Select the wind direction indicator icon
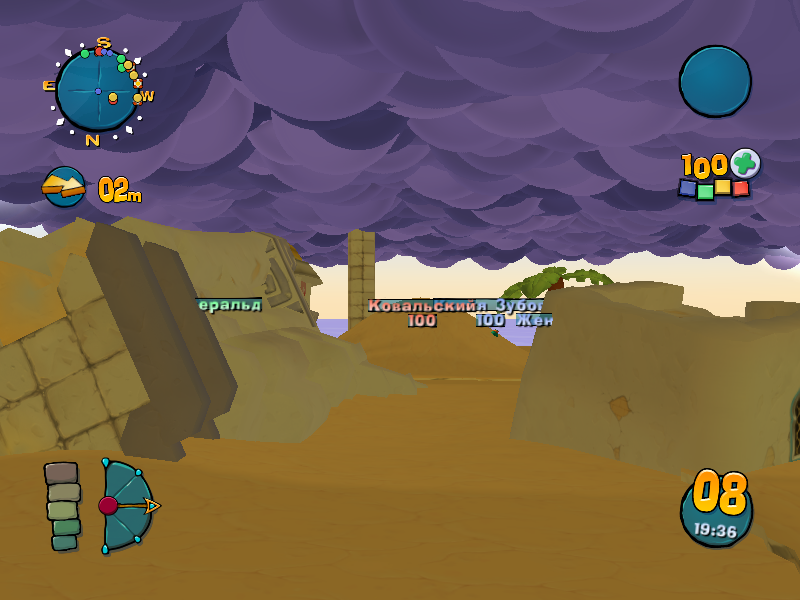The width and height of the screenshot is (800, 600). point(64,187)
